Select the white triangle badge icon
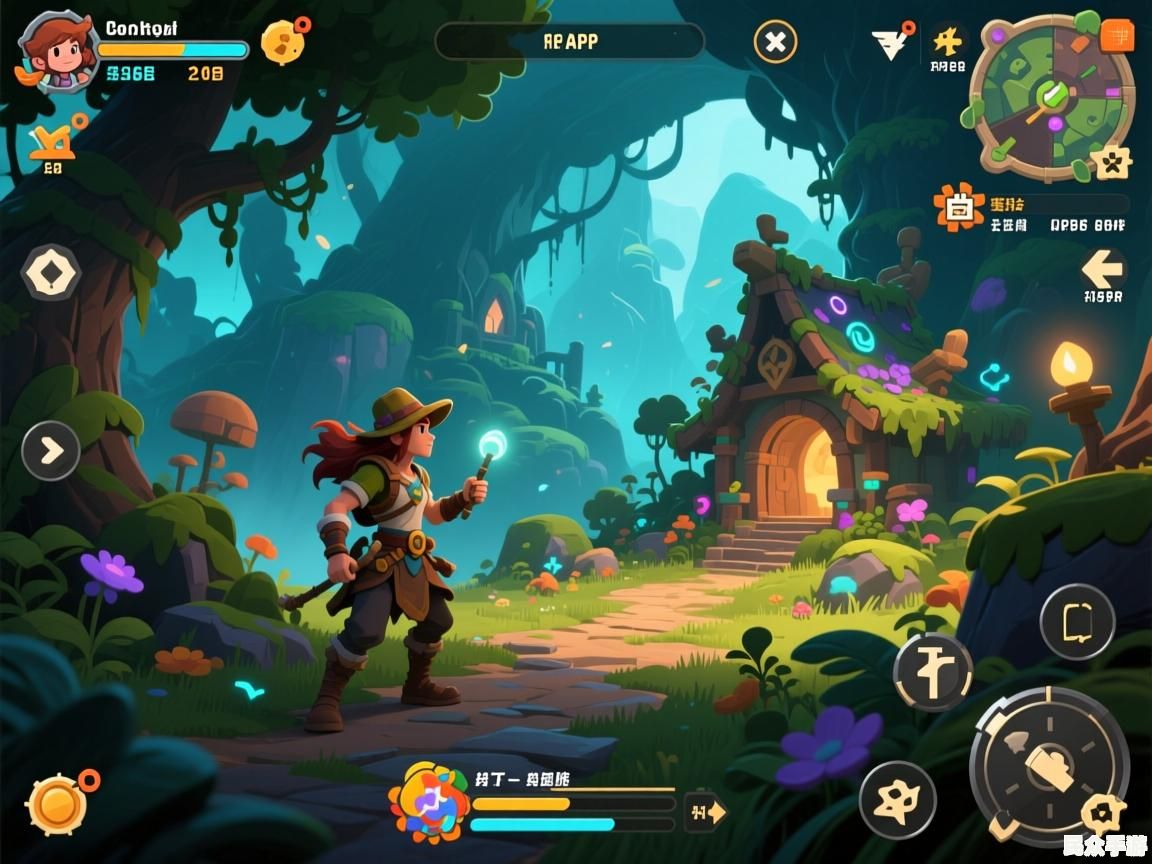1152x864 pixels. click(890, 43)
